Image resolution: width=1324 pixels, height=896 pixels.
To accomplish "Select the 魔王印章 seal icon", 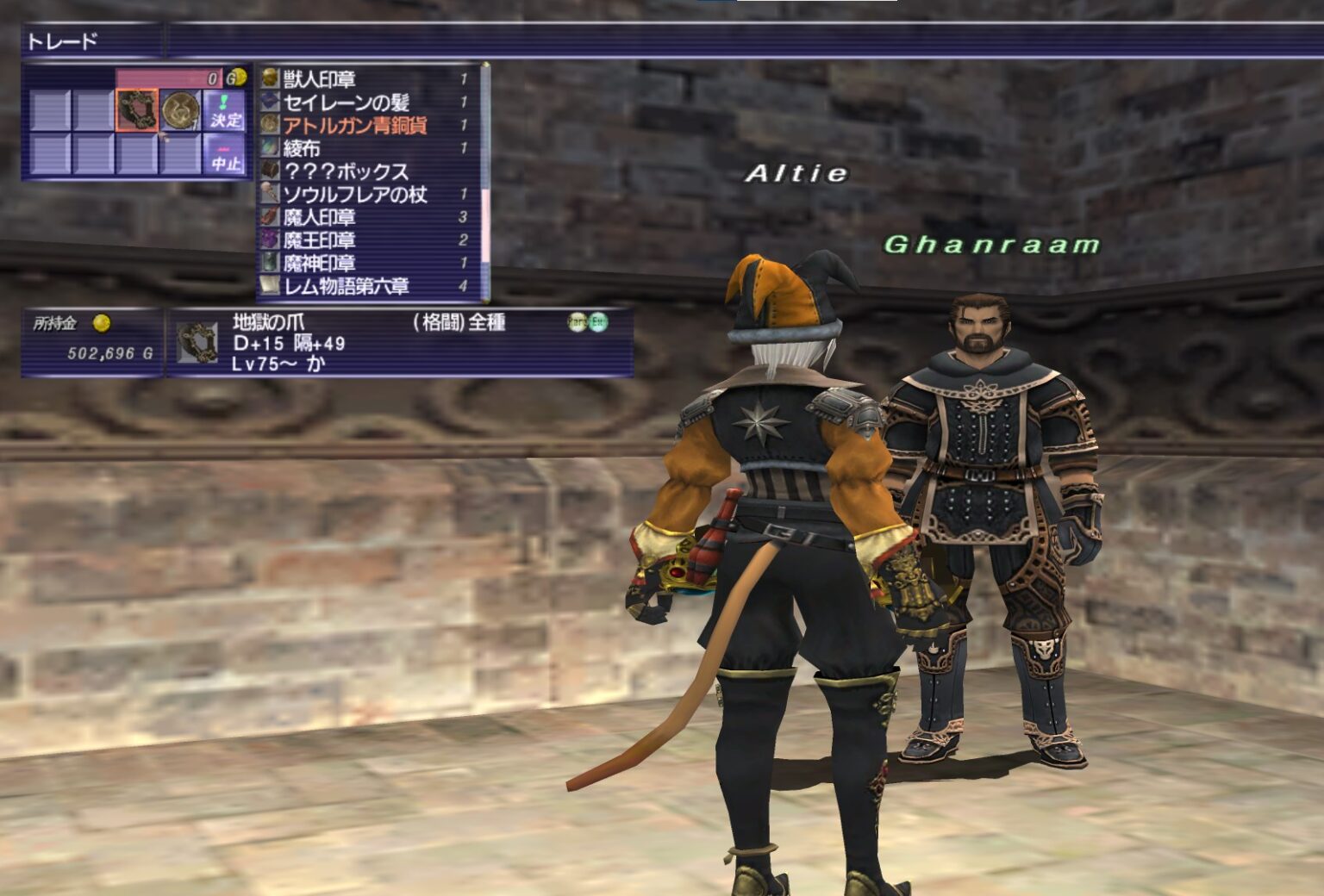I will pos(269,240).
